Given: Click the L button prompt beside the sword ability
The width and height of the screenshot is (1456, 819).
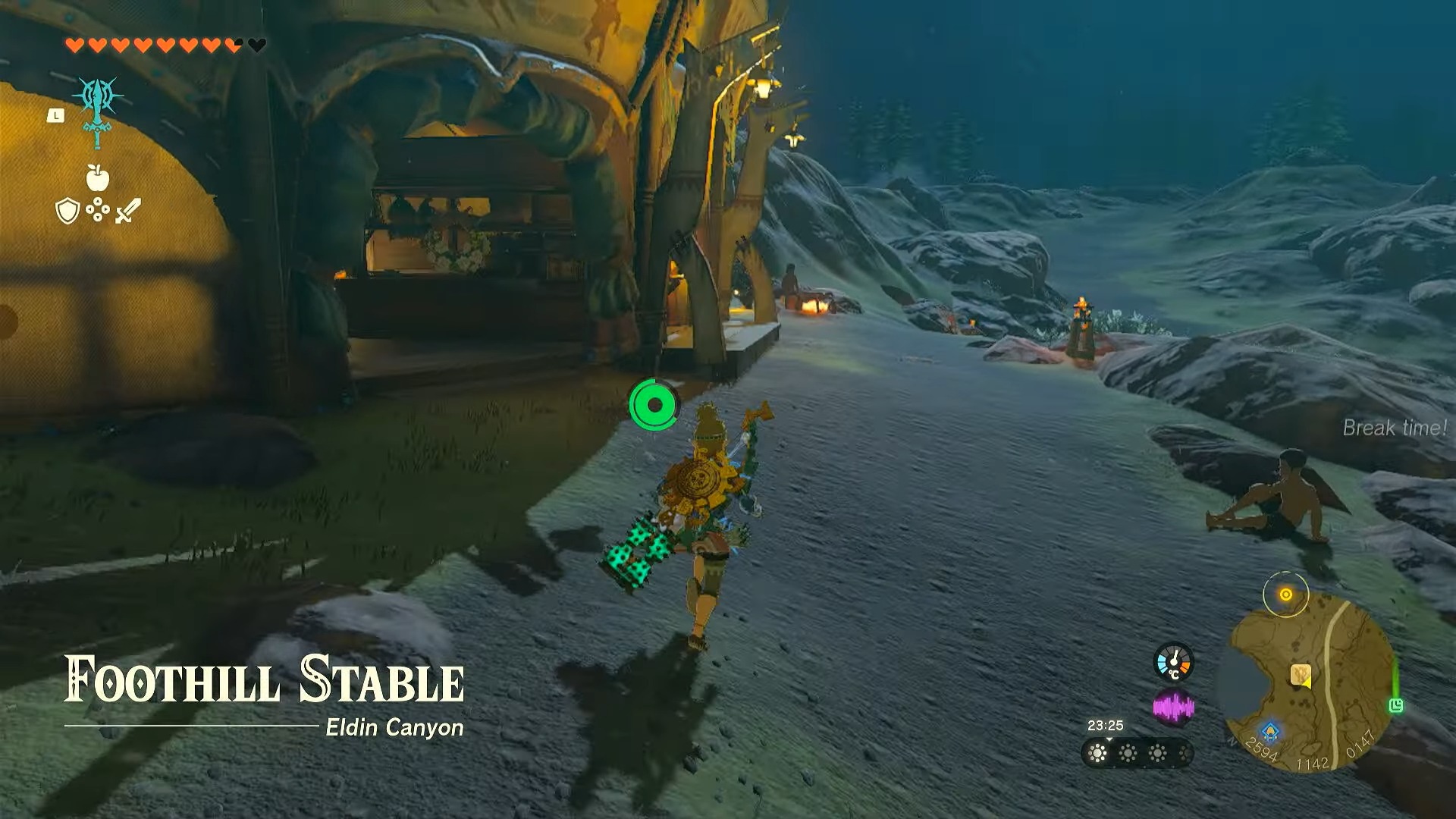Looking at the screenshot, I should pos(55,116).
